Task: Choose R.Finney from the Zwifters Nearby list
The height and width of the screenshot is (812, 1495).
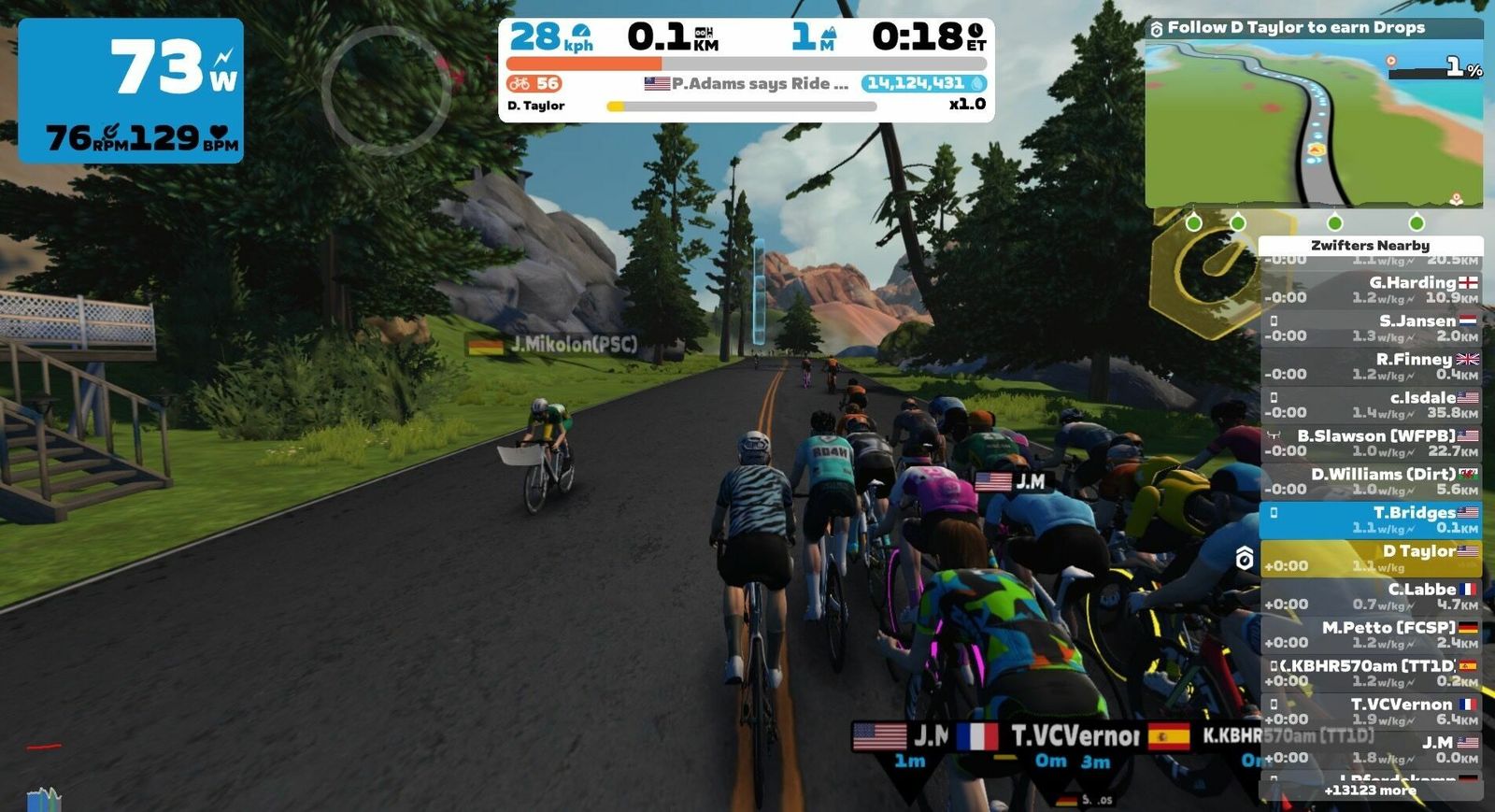Action: tap(1371, 366)
